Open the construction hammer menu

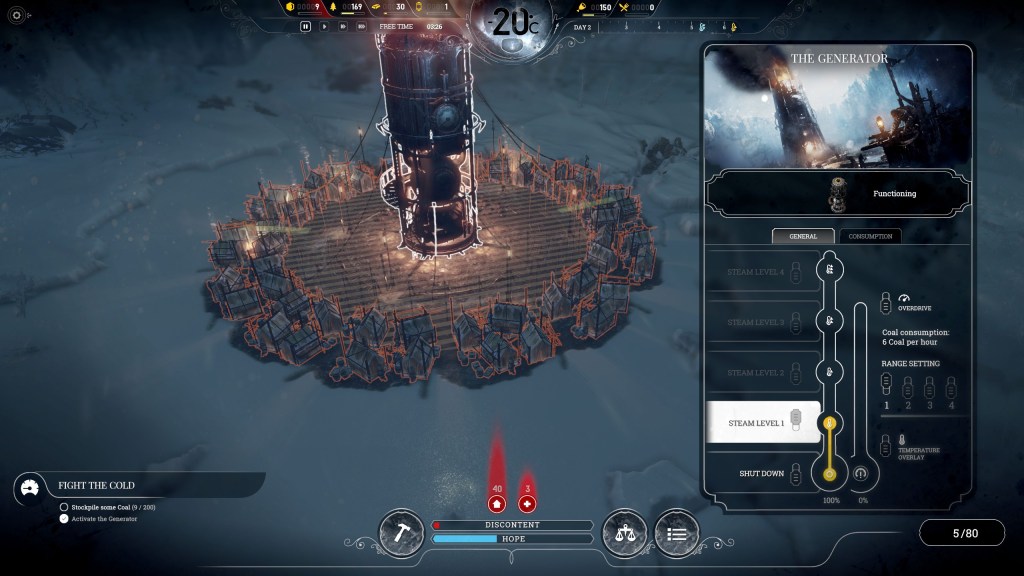(x=401, y=533)
